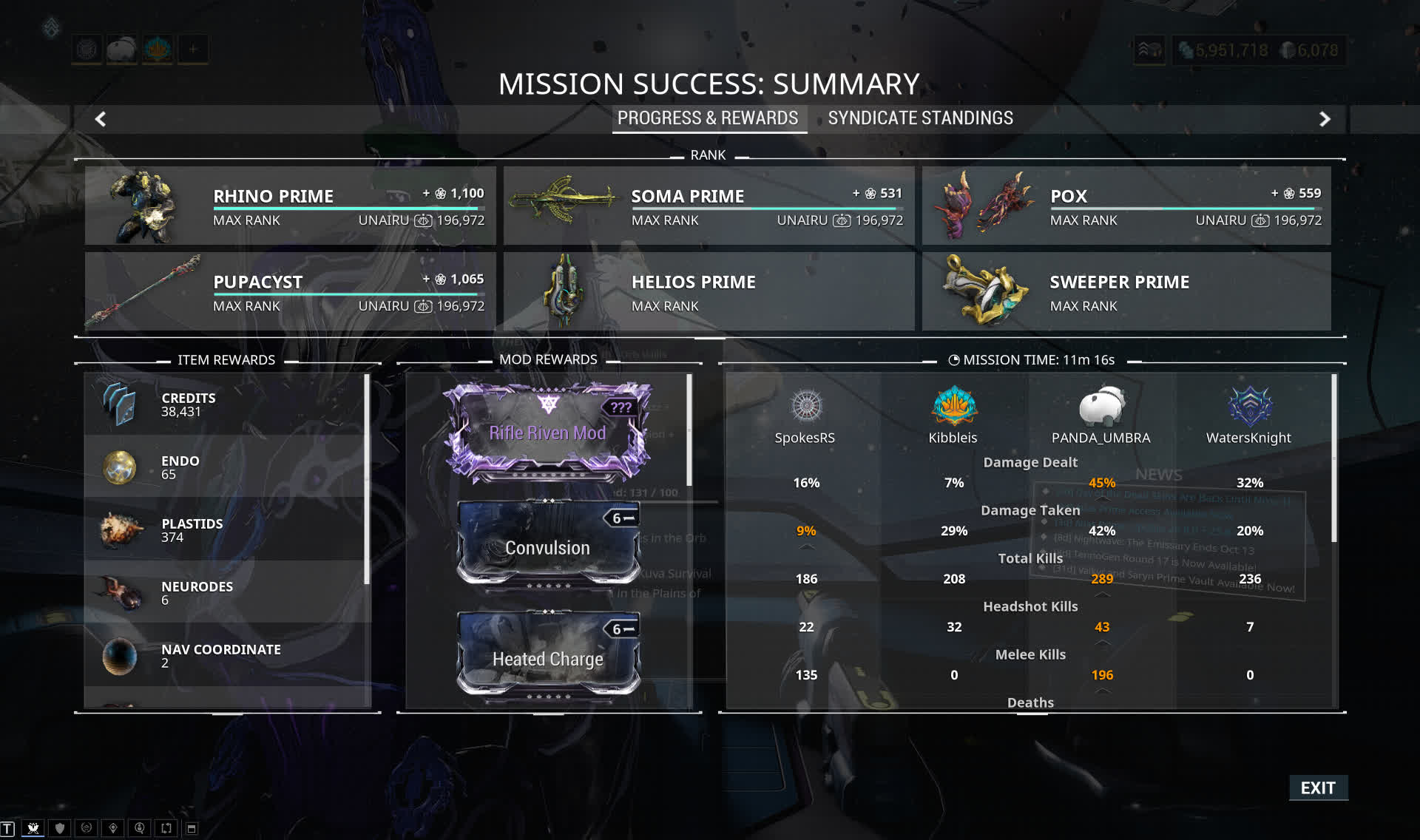Screen dimensions: 1420x840
Task: Click the Helios Prime sentinel panel
Action: 709,291
